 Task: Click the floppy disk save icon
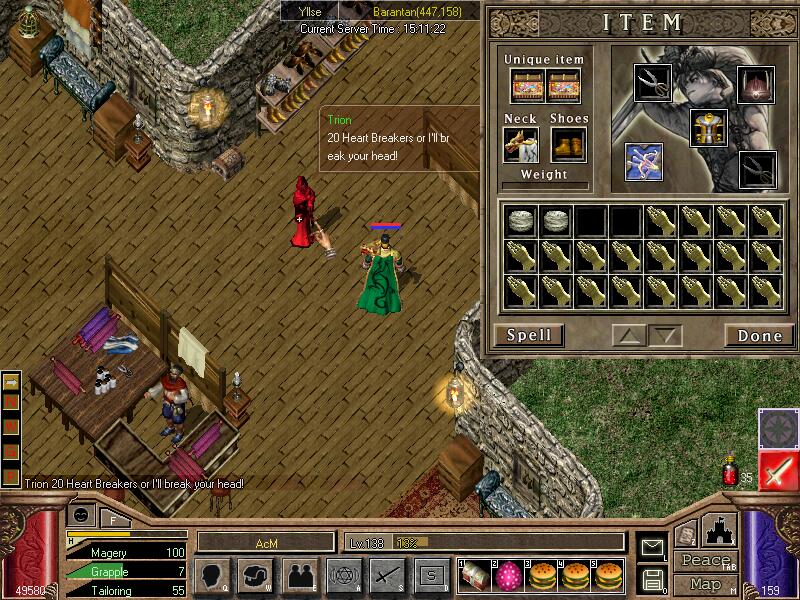tap(653, 578)
